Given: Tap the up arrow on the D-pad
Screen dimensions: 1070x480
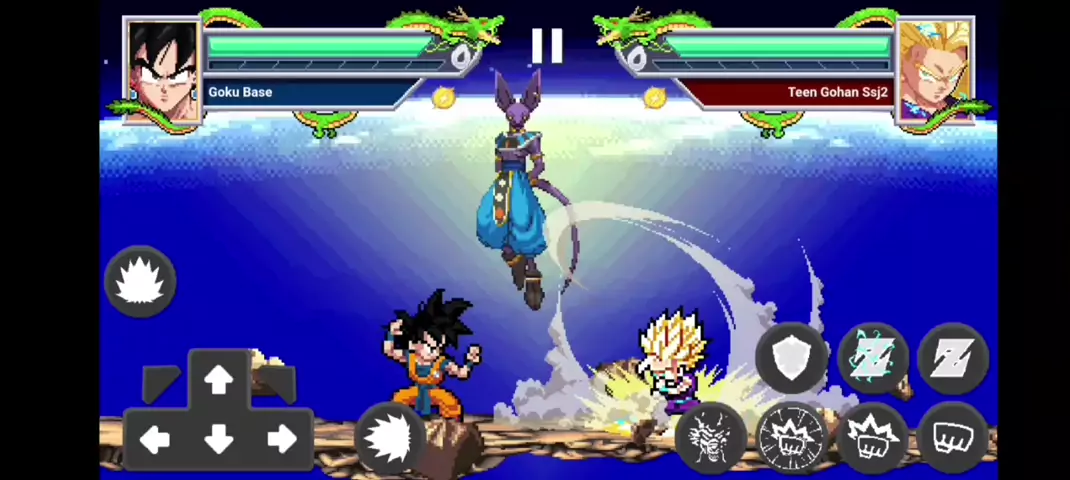Looking at the screenshot, I should point(218,380).
